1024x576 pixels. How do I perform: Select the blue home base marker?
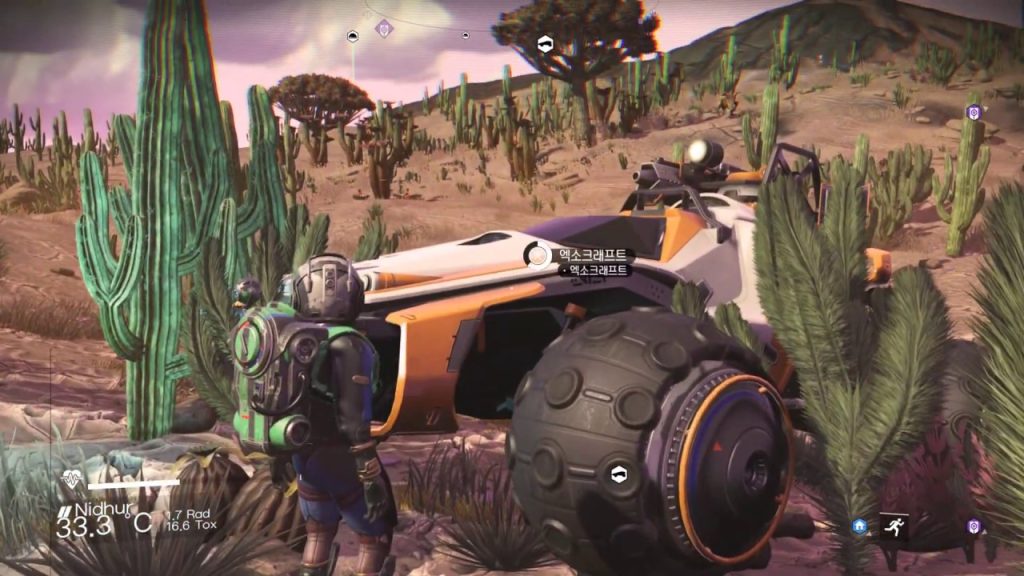pyautogui.click(x=859, y=526)
